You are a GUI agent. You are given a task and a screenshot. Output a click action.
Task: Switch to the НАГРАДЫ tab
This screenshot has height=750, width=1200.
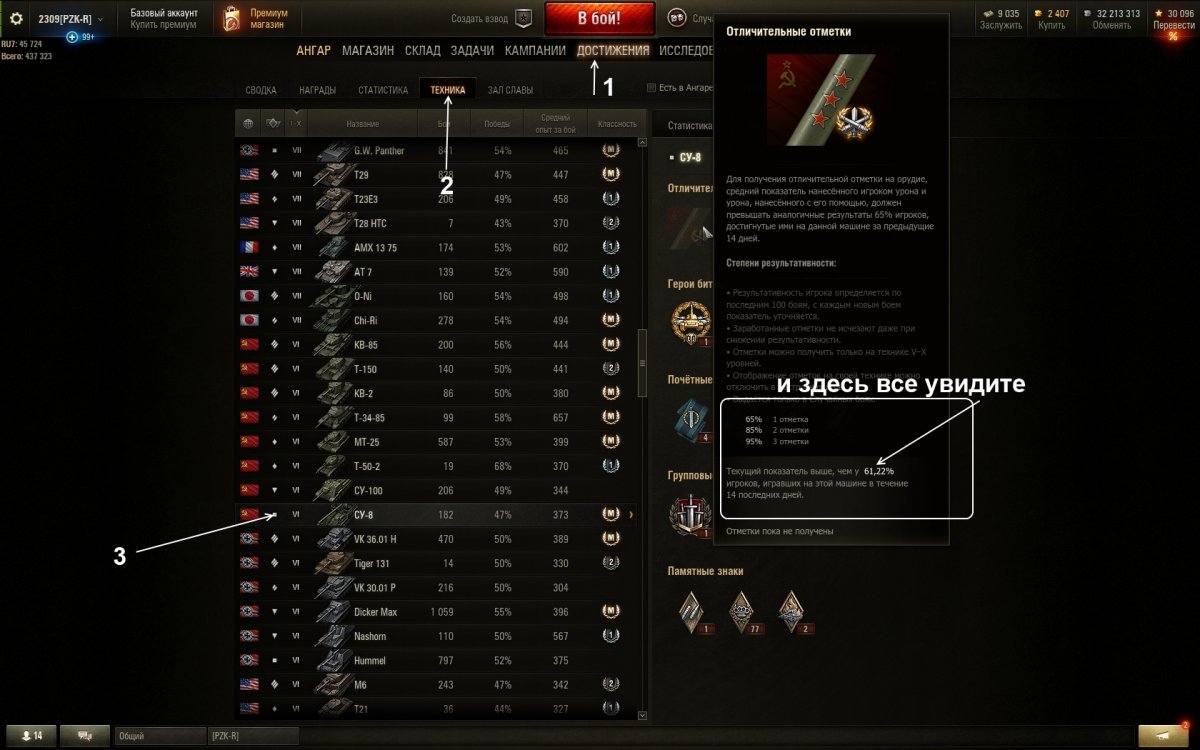pos(317,90)
